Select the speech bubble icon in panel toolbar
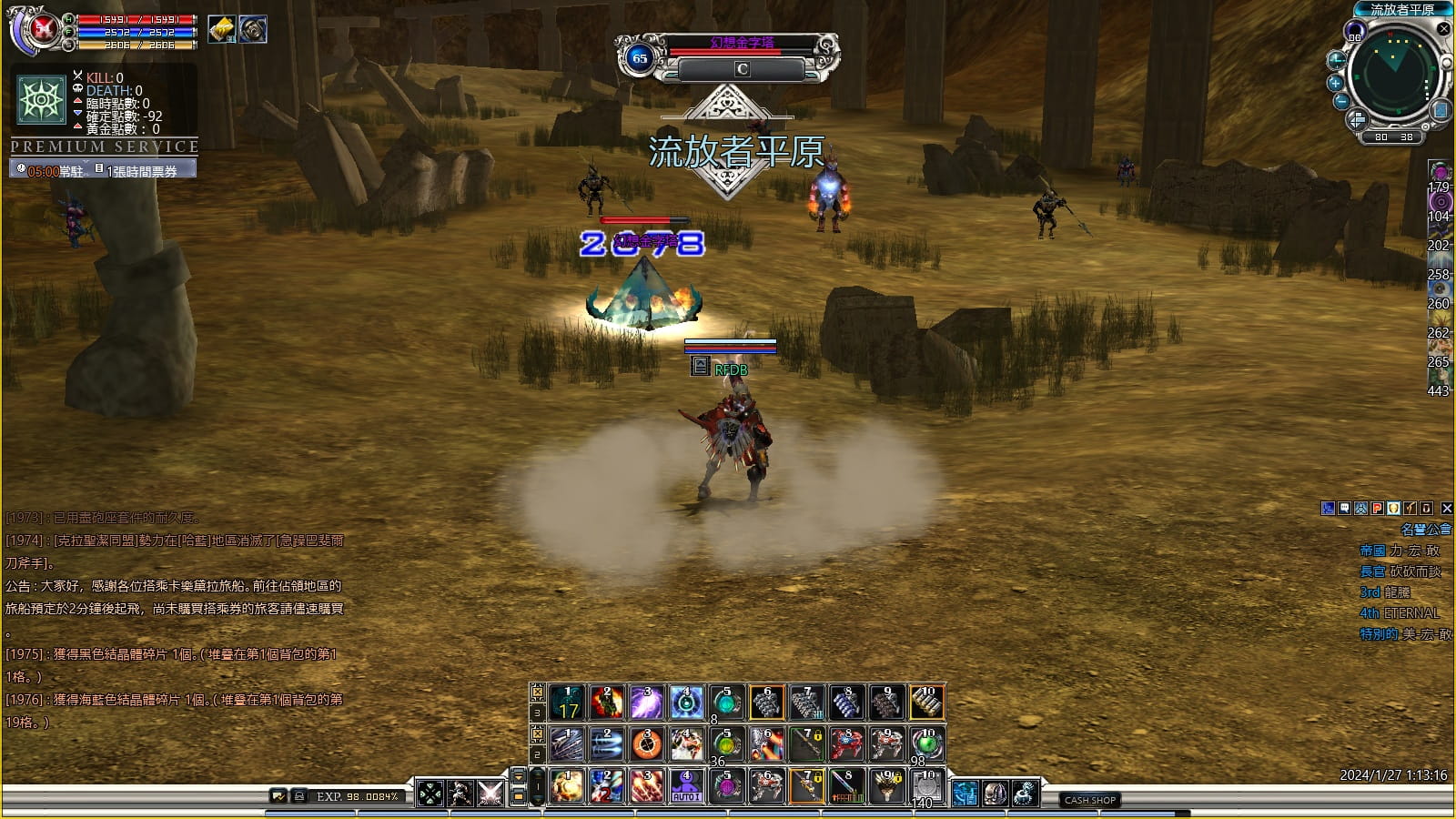This screenshot has height=819, width=1456. (1344, 509)
